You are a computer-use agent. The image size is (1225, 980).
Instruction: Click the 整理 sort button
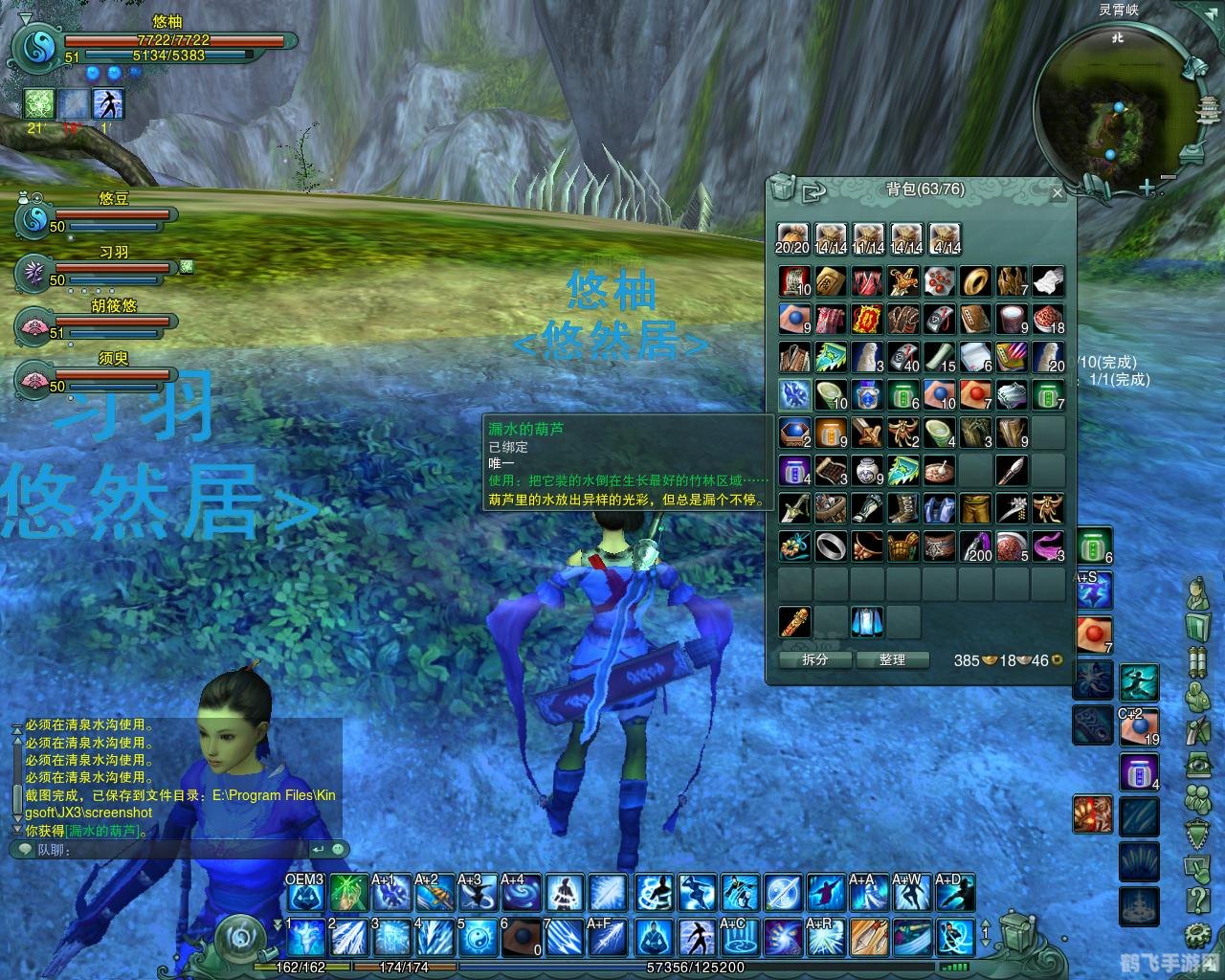tap(892, 659)
